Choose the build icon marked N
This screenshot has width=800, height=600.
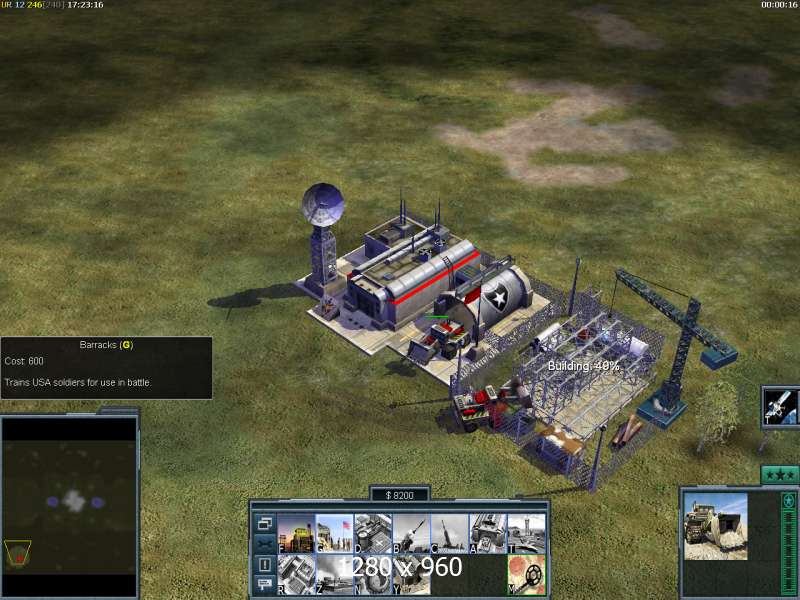(x=373, y=574)
